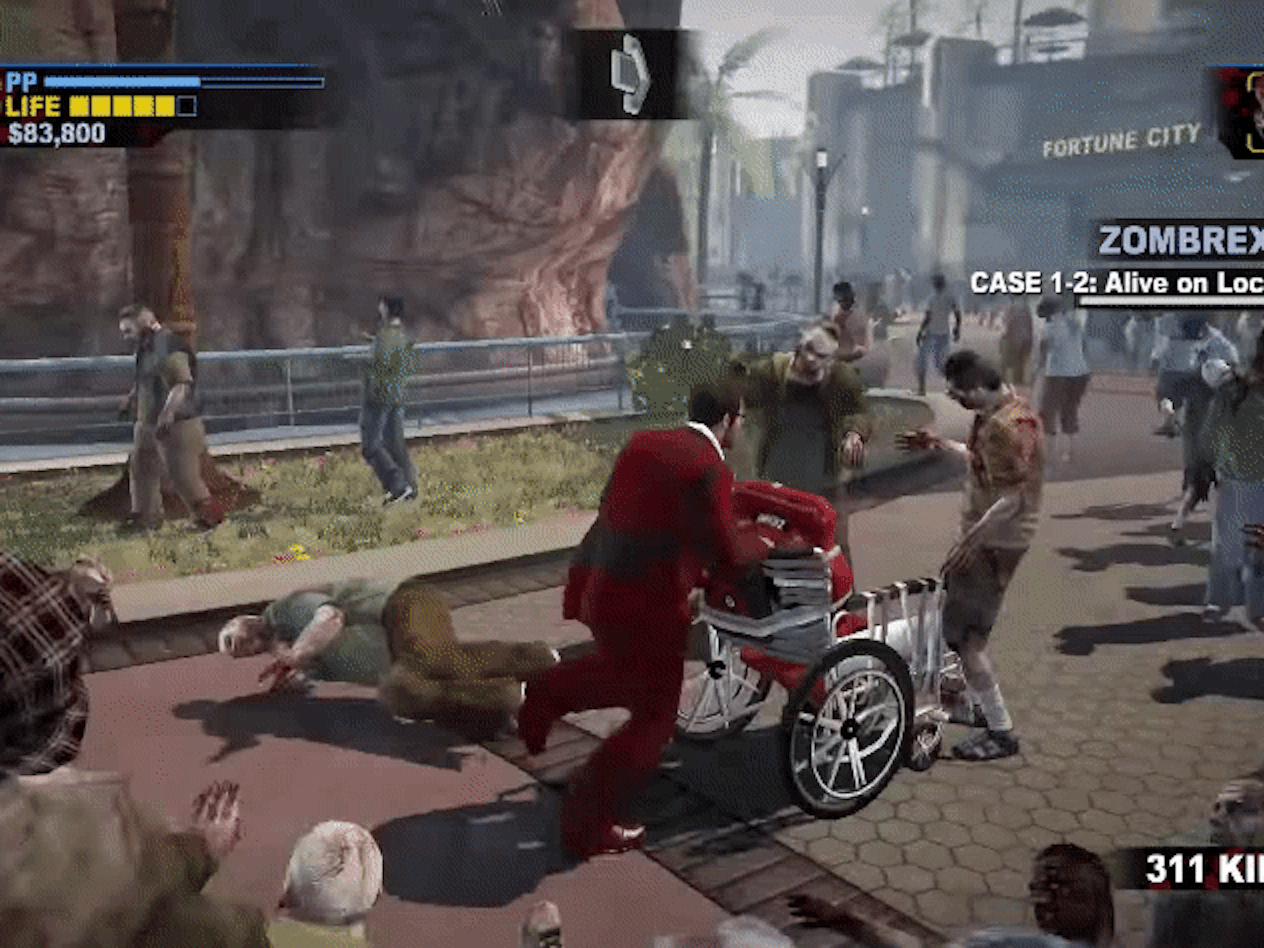1264x948 pixels.
Task: Select the item slot showing the arrow icon
Action: click(631, 75)
